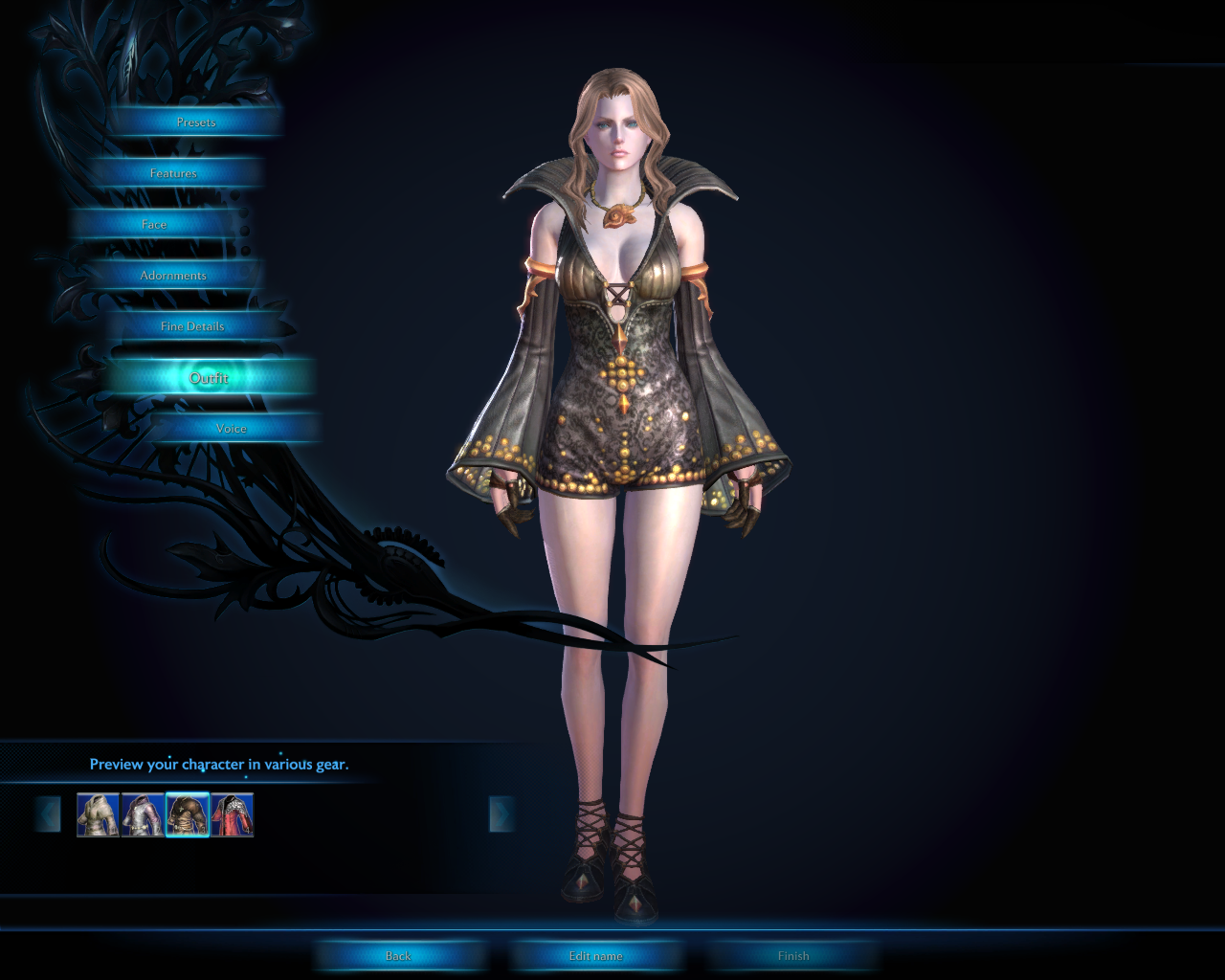Switch to the Voice settings
The image size is (1225, 980).
pos(231,429)
